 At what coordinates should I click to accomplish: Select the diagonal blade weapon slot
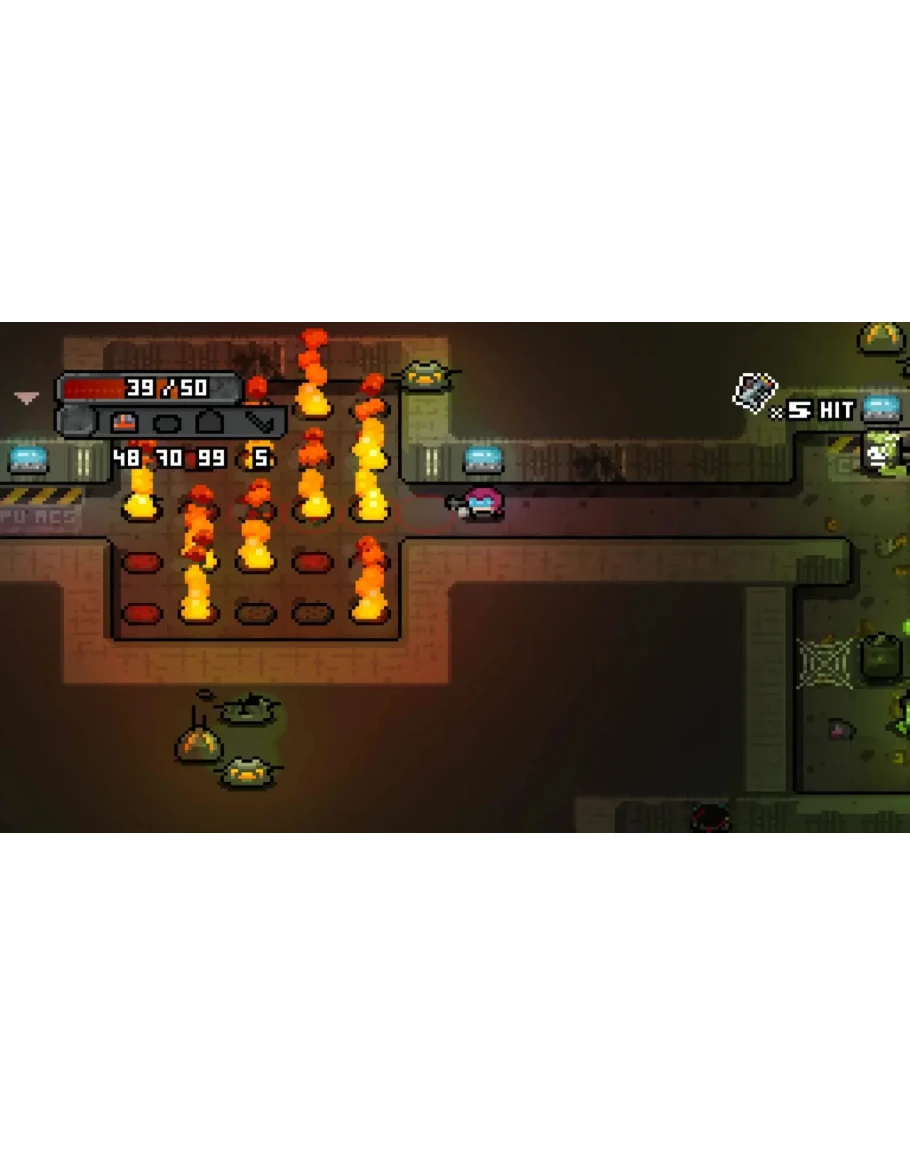pos(259,422)
